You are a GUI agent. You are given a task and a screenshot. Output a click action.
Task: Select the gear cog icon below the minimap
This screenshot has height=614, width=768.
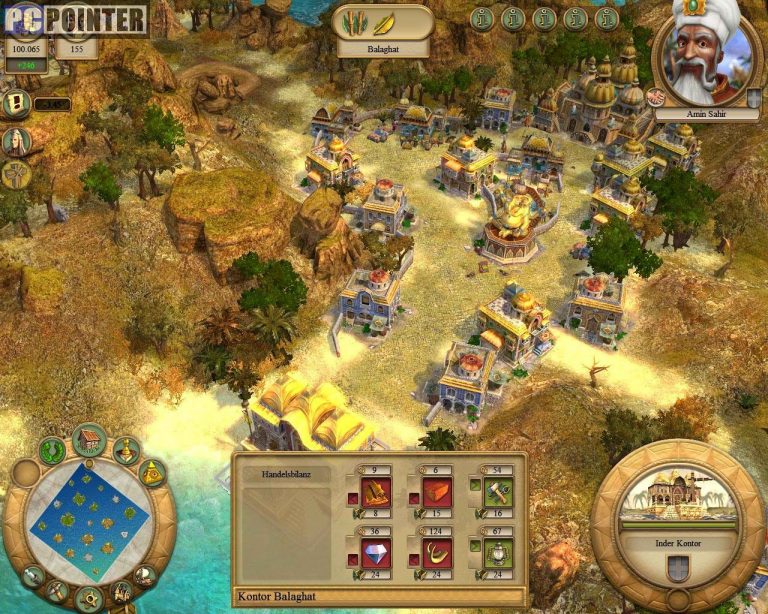coord(88,598)
